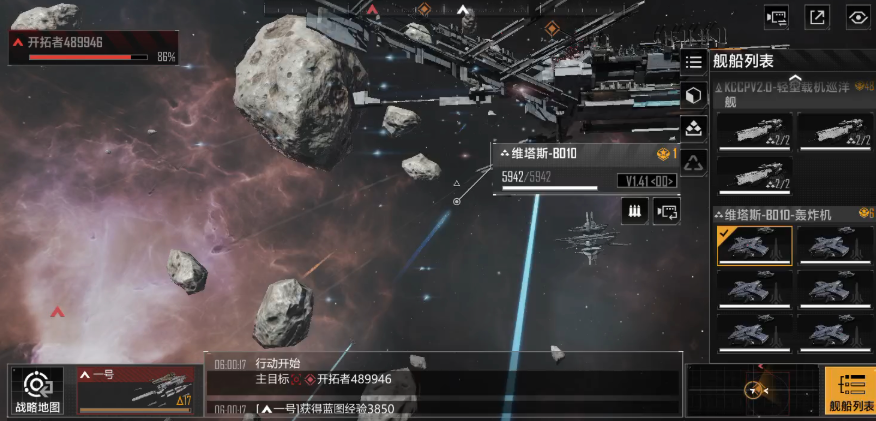Click the top-right camera switch icon
The image size is (876, 421).
pos(777,16)
